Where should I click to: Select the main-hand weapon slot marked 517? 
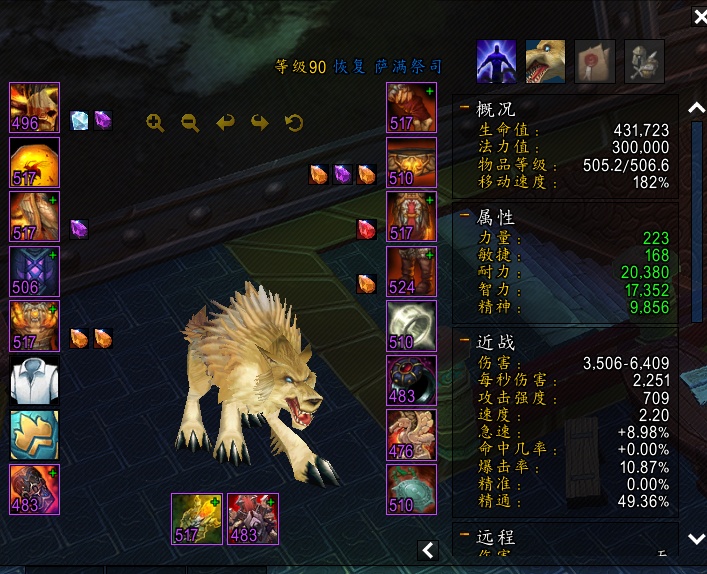click(x=197, y=518)
